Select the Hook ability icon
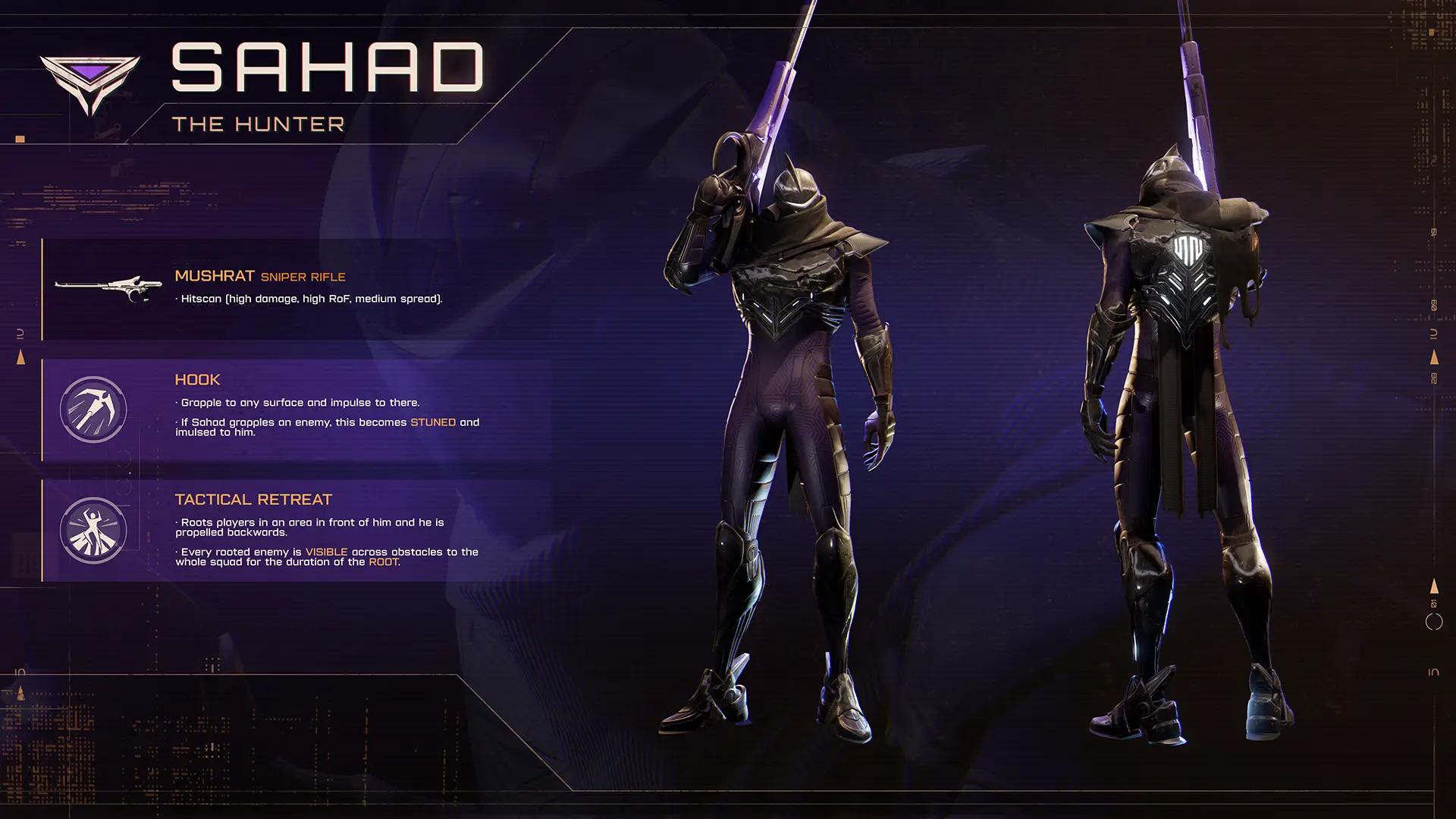The image size is (1456, 819). click(93, 409)
